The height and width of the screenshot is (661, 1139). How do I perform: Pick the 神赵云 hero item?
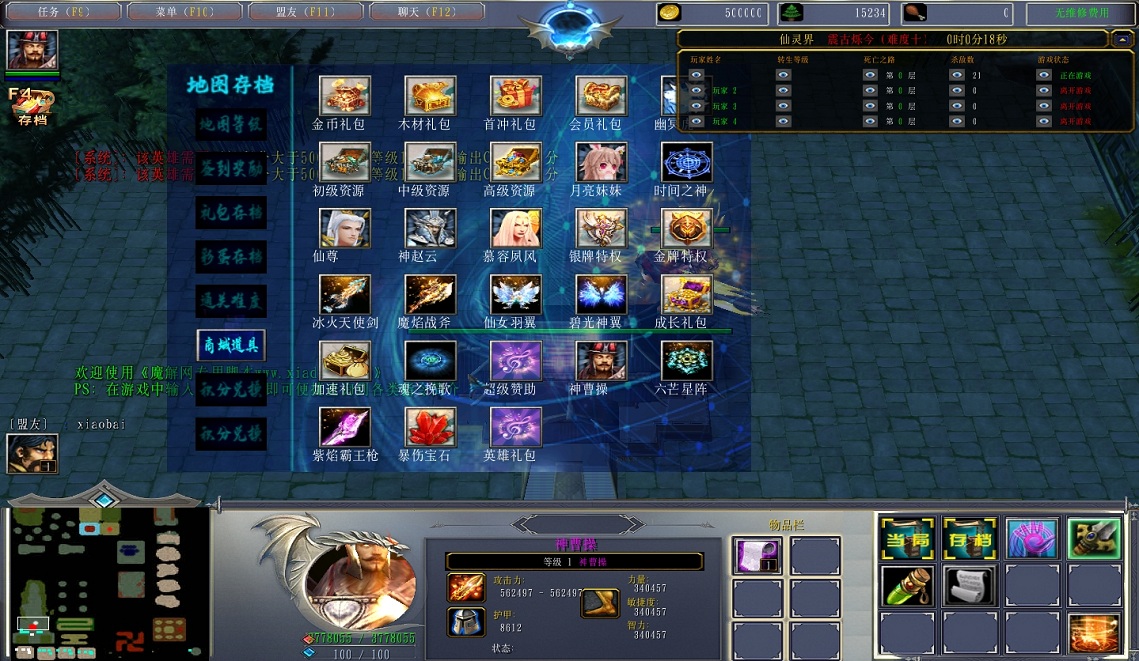pos(430,229)
